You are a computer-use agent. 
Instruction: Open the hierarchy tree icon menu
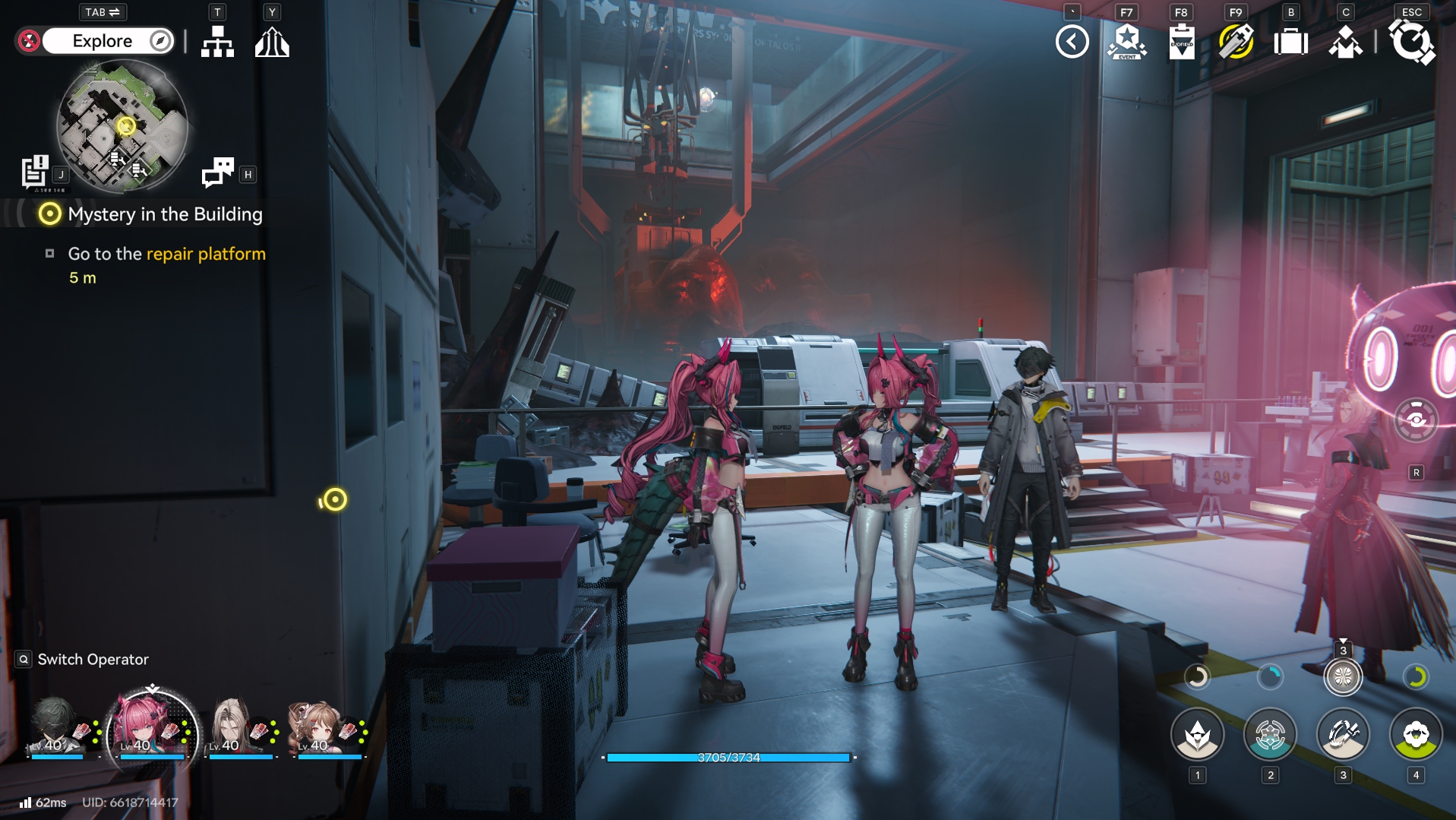click(x=217, y=42)
